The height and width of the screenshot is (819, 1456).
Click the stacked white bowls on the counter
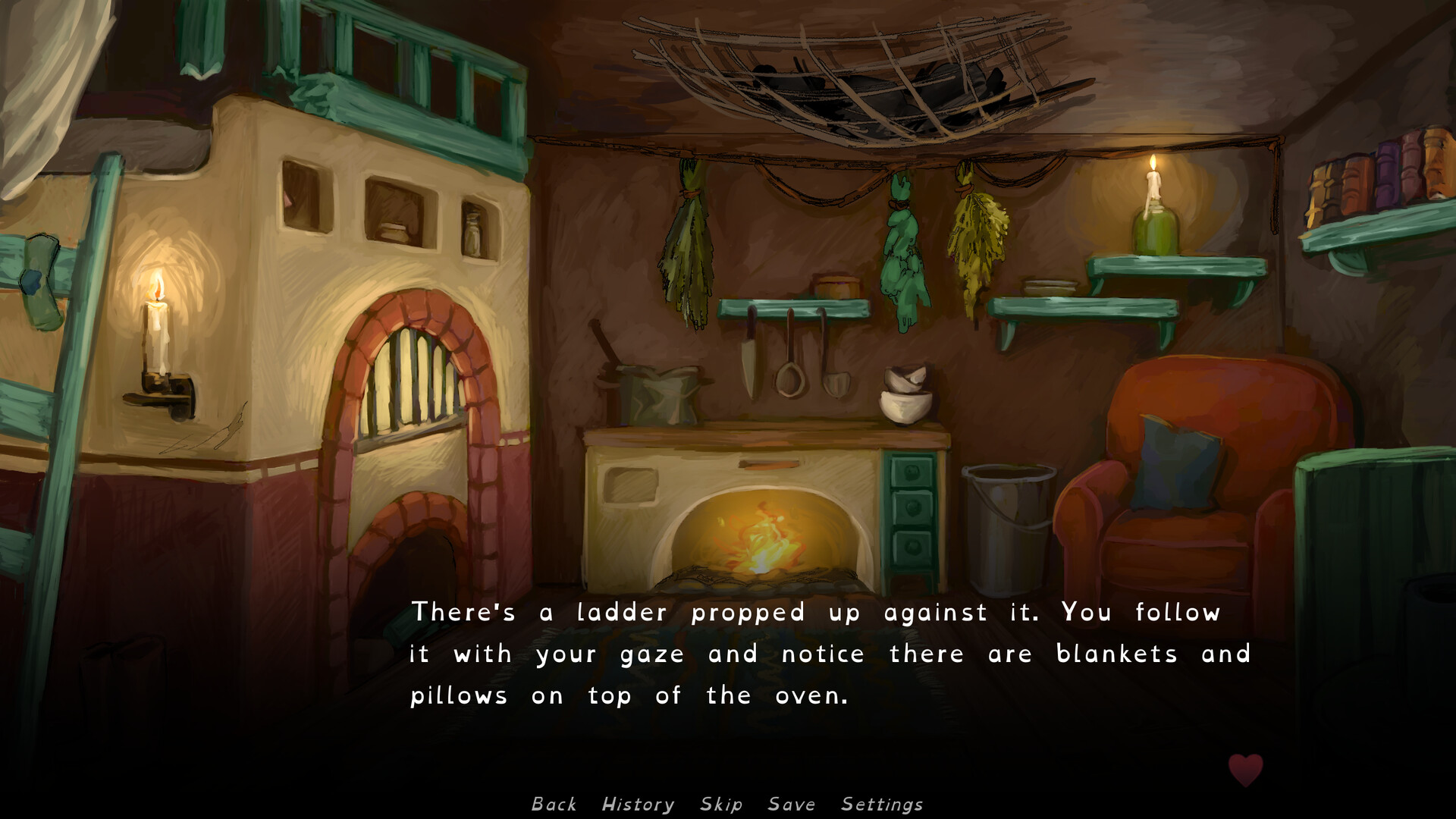[x=906, y=394]
